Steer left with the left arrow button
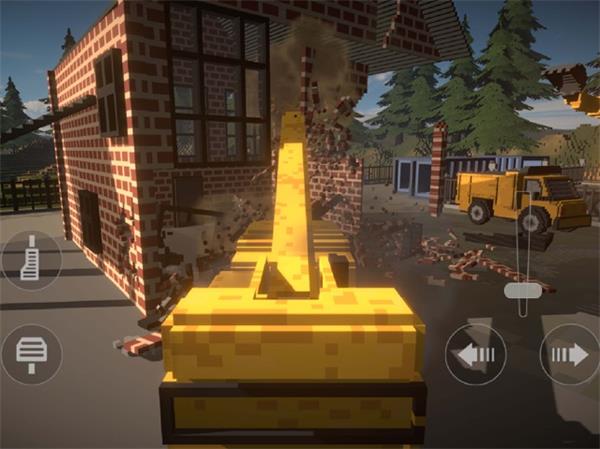 pyautogui.click(x=475, y=354)
